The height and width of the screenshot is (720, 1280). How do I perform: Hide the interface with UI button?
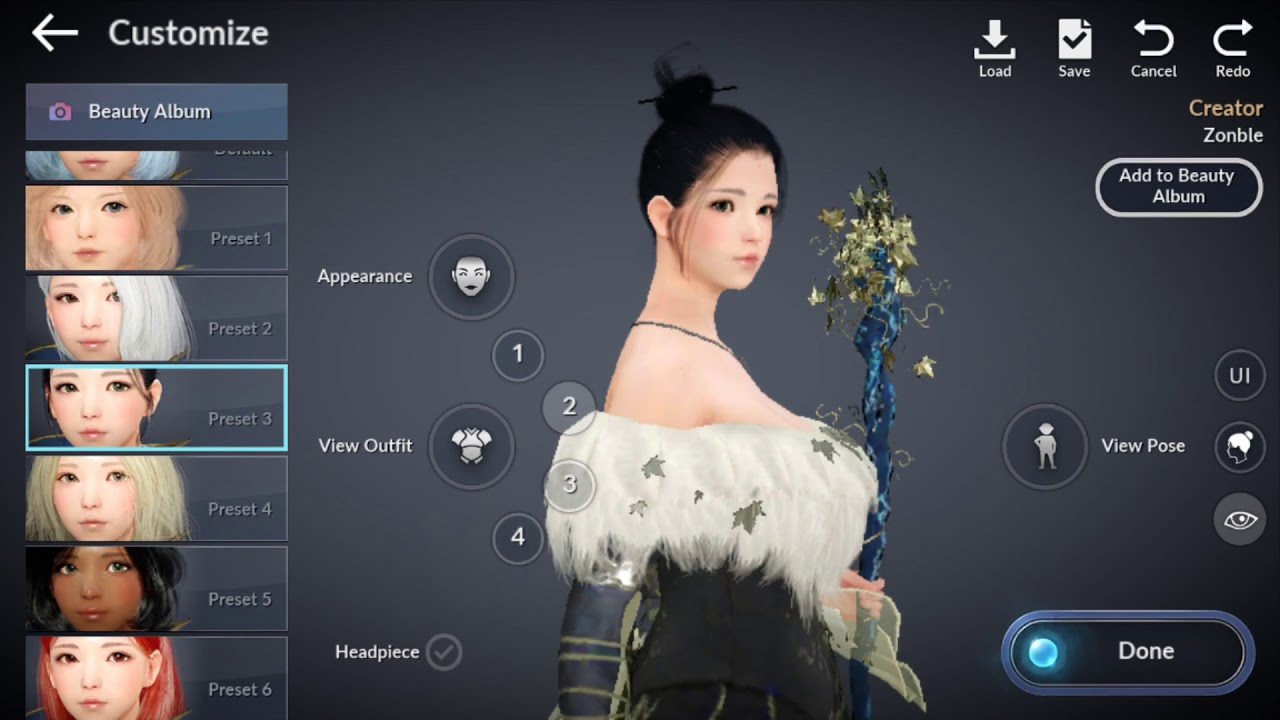coord(1240,376)
